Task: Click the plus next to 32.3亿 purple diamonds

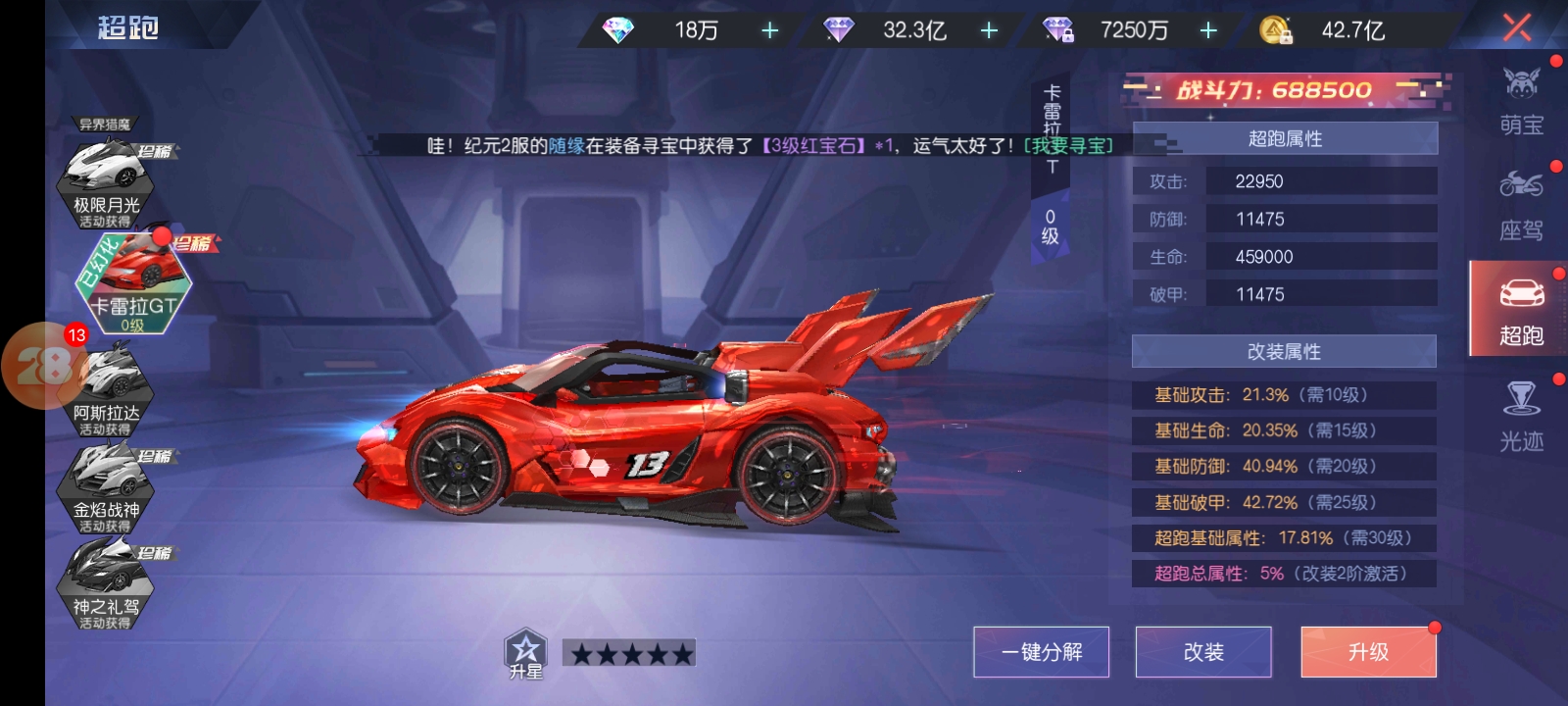Action: coord(989,31)
